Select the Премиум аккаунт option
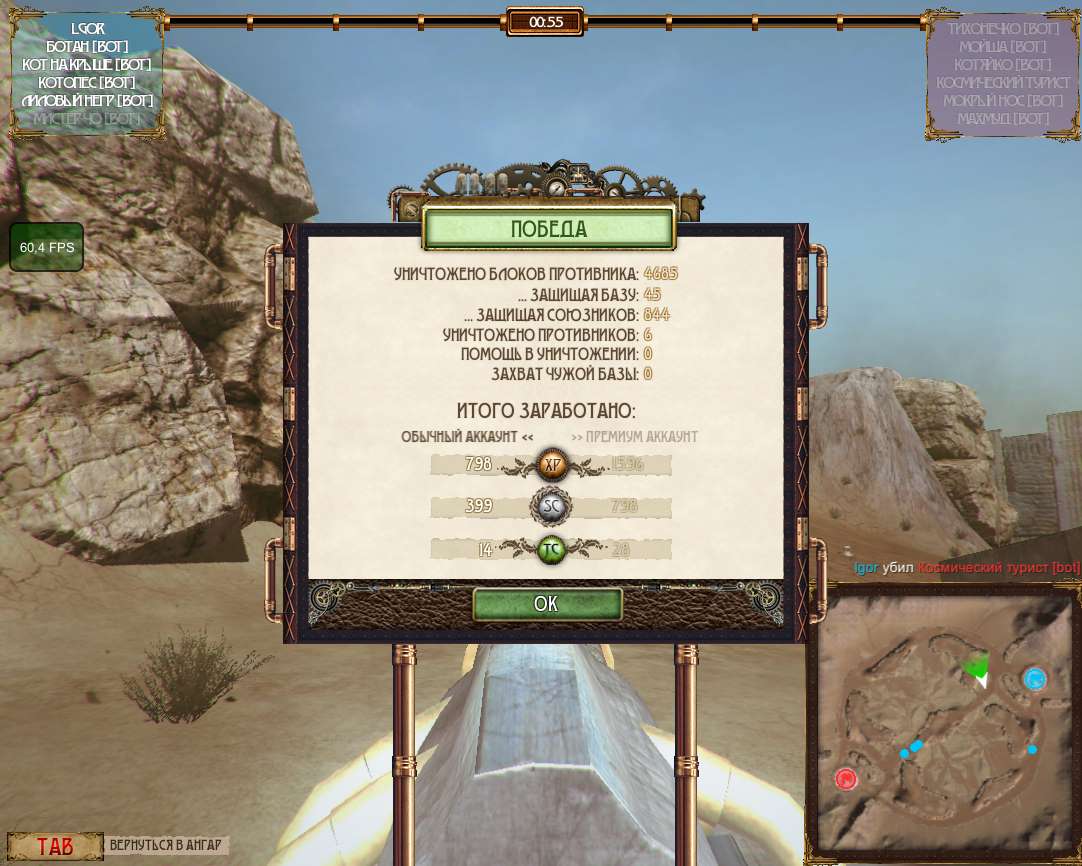 tap(634, 437)
